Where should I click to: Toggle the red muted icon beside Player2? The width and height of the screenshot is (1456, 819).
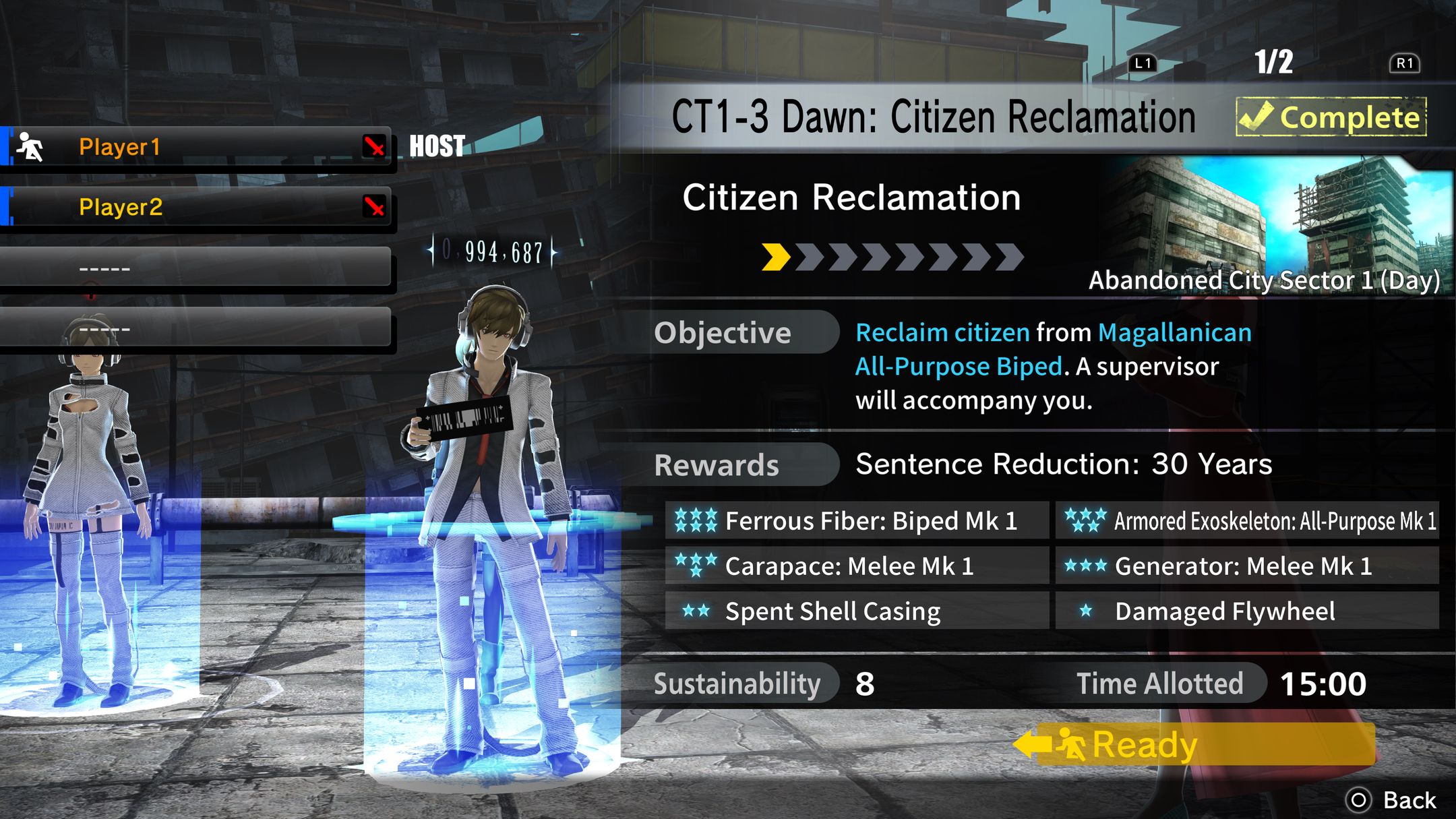(x=375, y=207)
